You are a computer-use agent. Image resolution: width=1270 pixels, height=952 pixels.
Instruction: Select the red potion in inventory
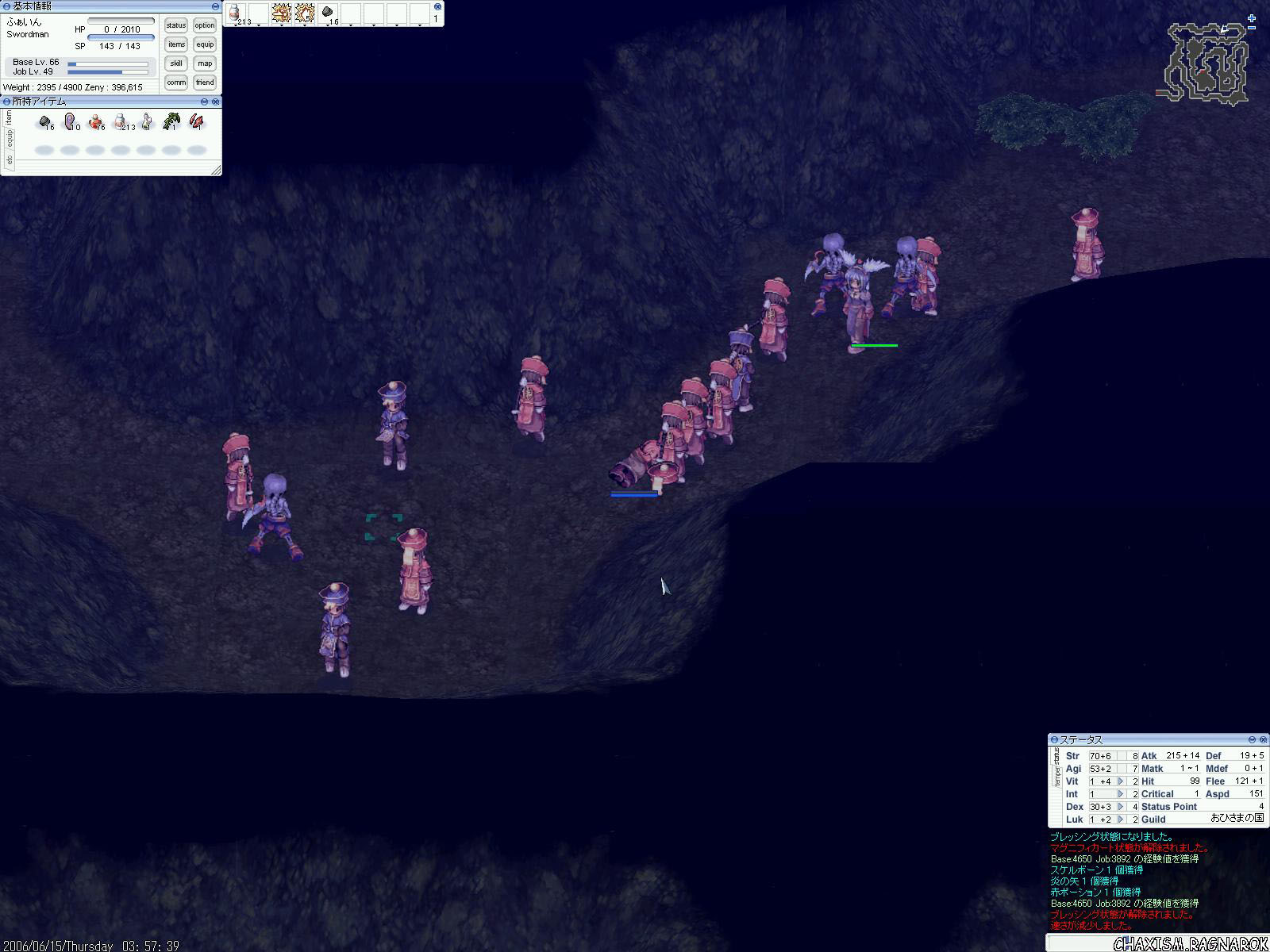tap(96, 122)
